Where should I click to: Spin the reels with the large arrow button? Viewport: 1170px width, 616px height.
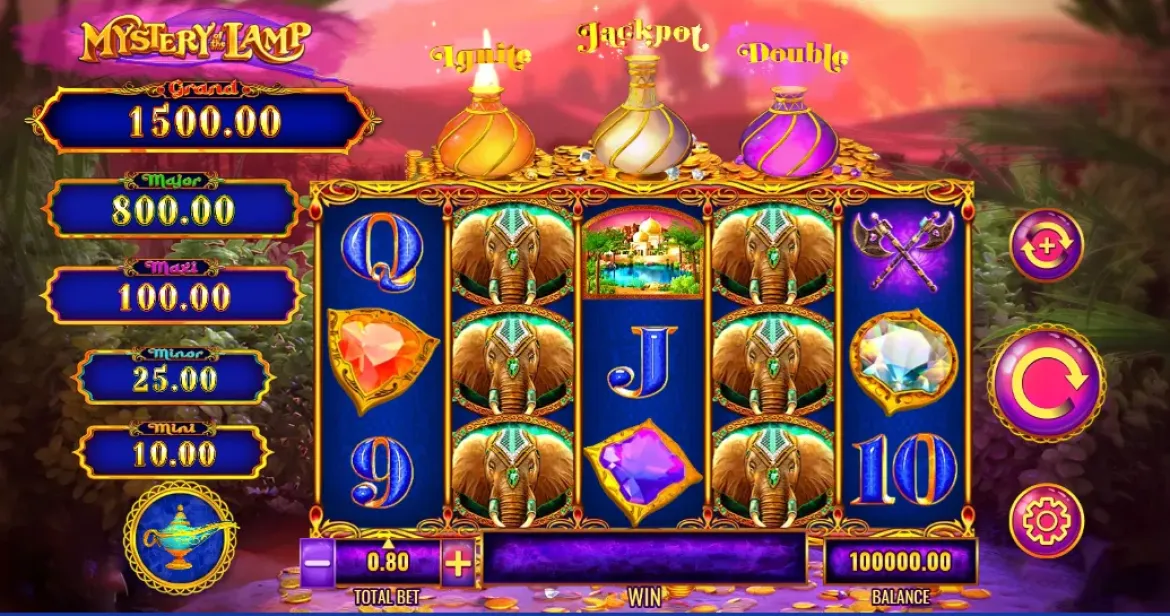pos(1046,382)
